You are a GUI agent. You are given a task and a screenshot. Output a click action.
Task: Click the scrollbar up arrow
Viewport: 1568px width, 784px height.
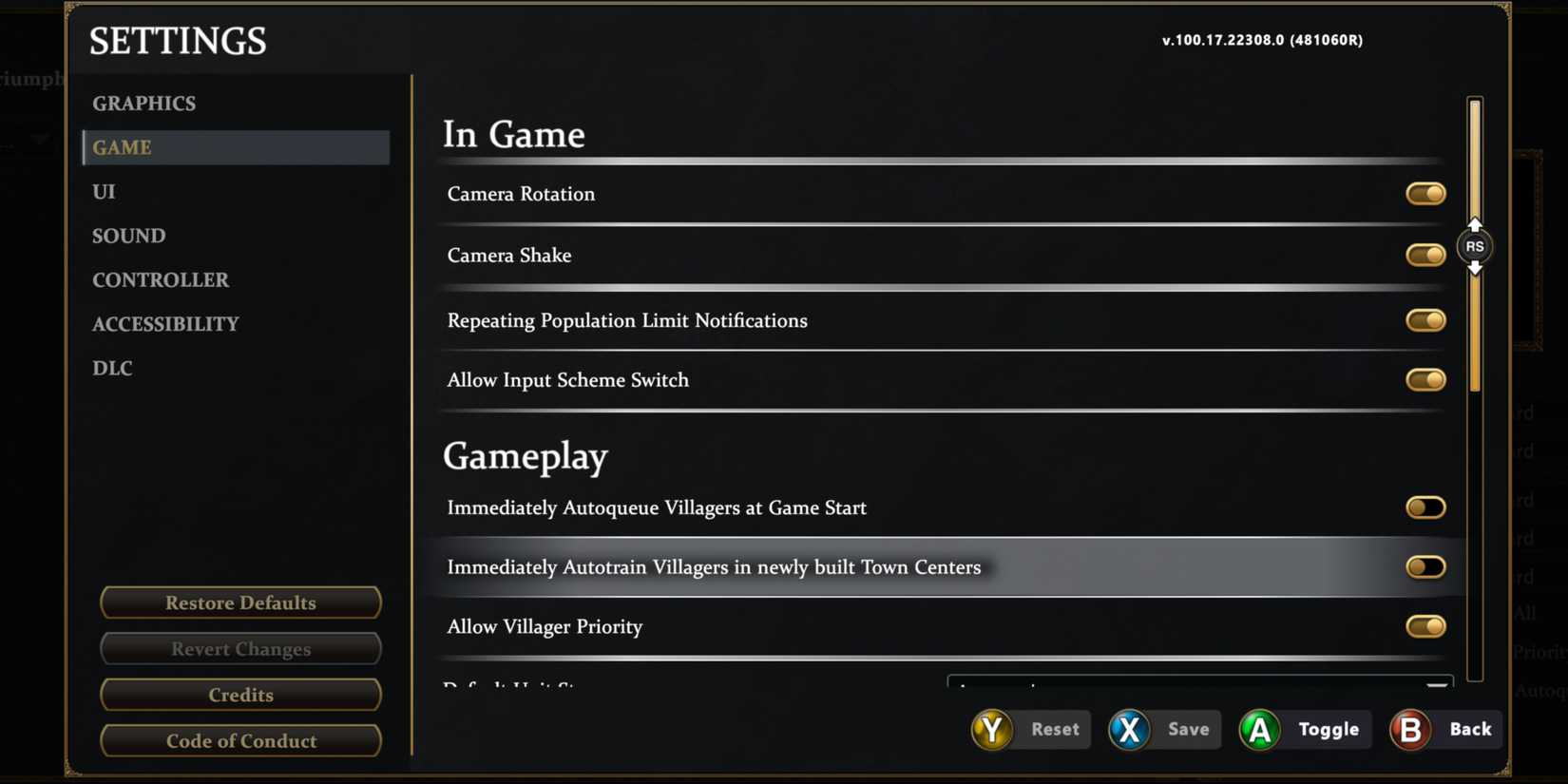(1475, 225)
